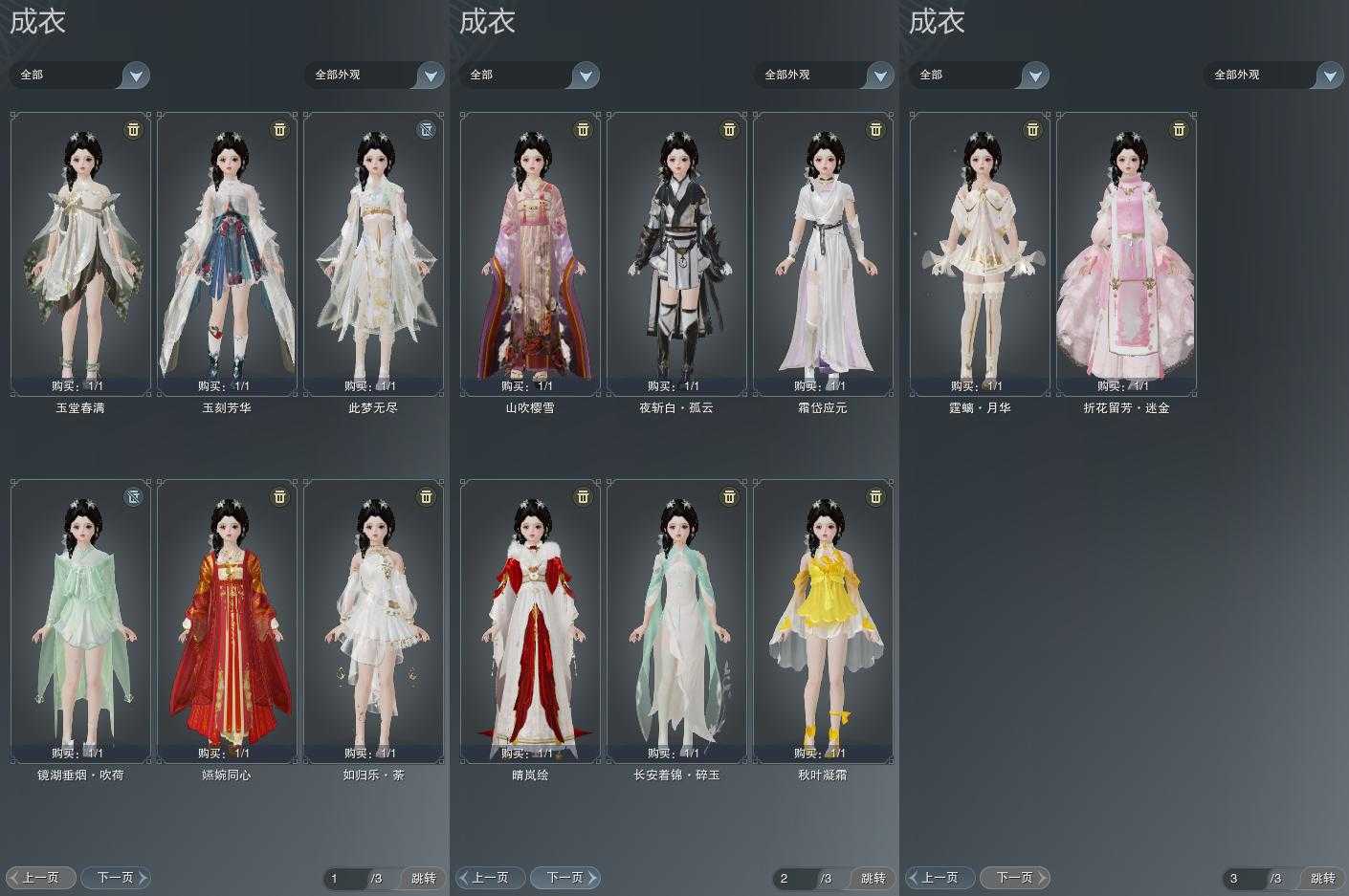Choose the 霜岱应元 outfit card
This screenshot has height=896, width=1349.
823,253
